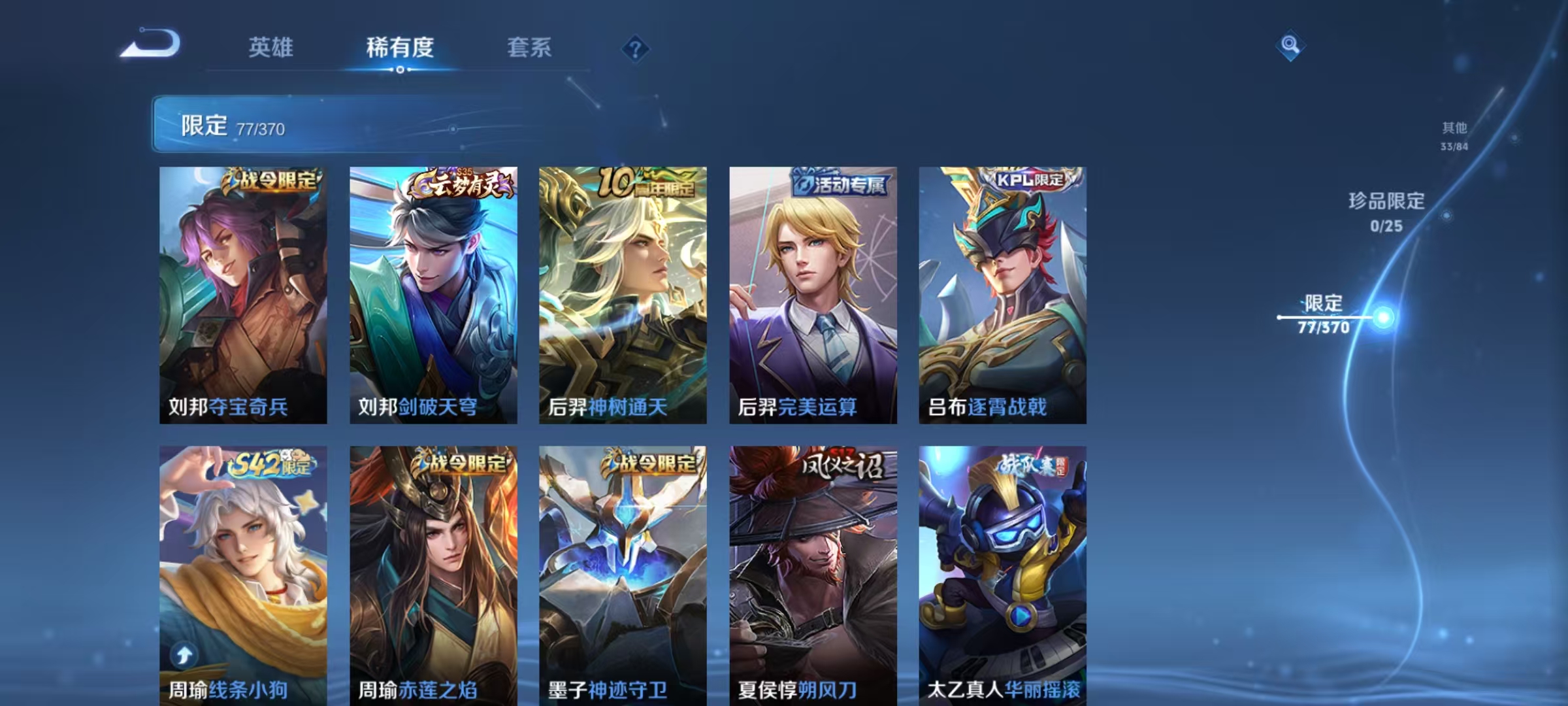Switch to the 套系 tab
This screenshot has width=1568, height=706.
[x=530, y=48]
